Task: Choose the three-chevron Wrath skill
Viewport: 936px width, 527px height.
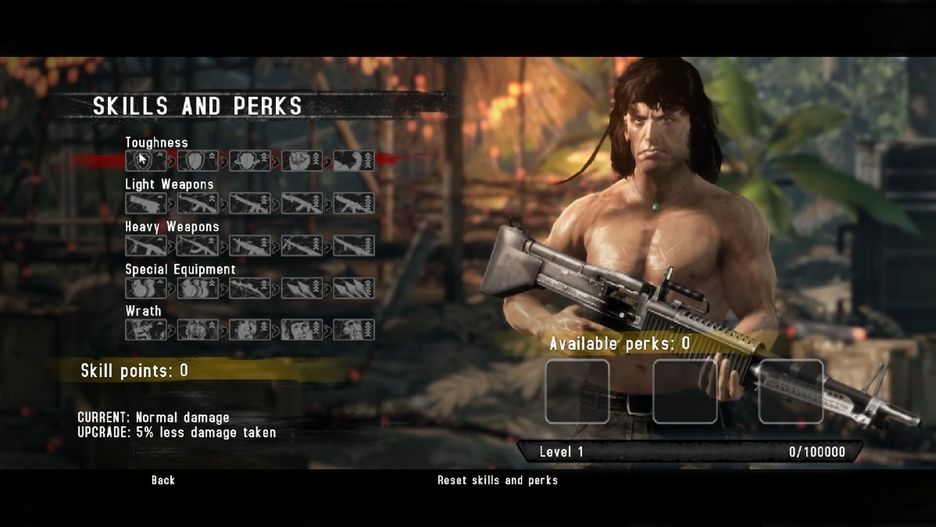Action: click(x=249, y=330)
